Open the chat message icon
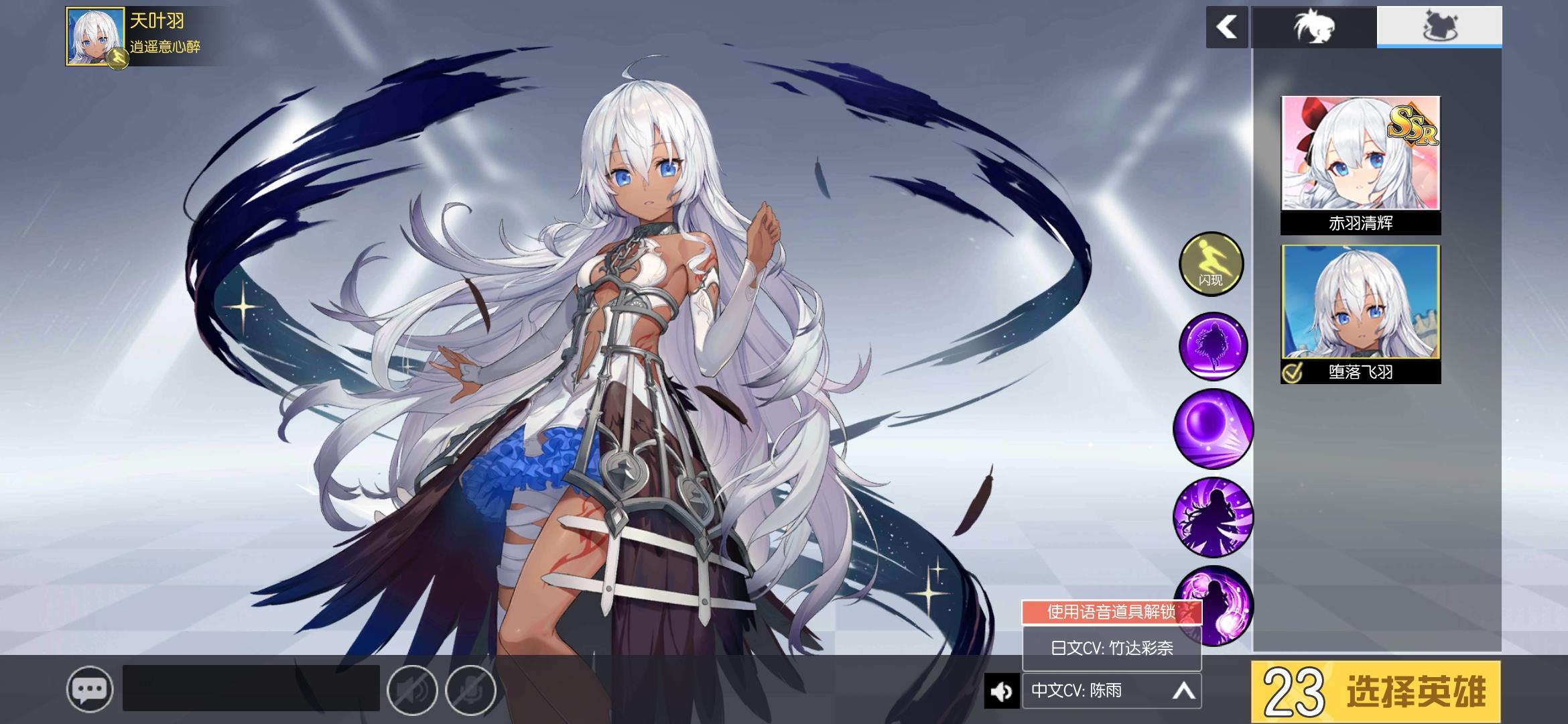 (91, 689)
